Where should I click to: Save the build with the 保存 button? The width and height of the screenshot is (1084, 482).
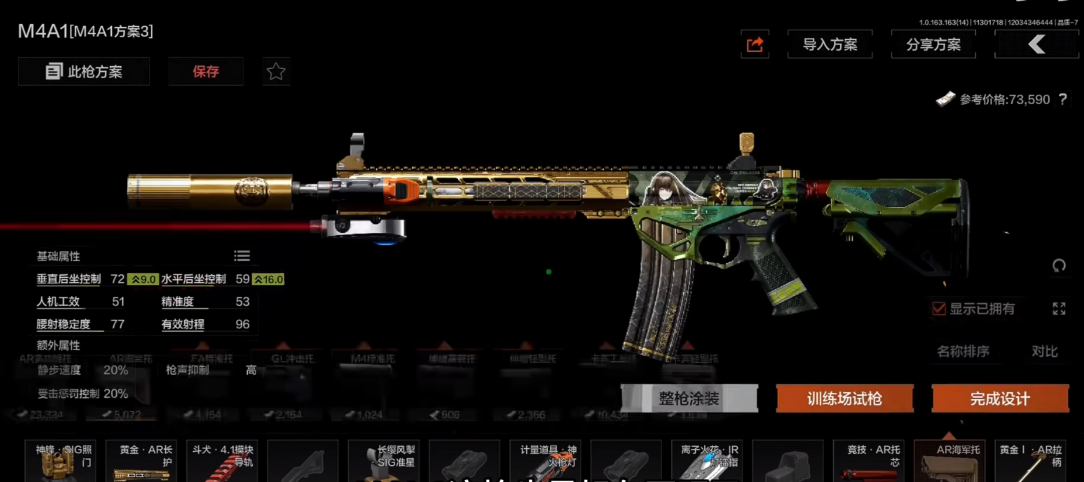(x=206, y=71)
